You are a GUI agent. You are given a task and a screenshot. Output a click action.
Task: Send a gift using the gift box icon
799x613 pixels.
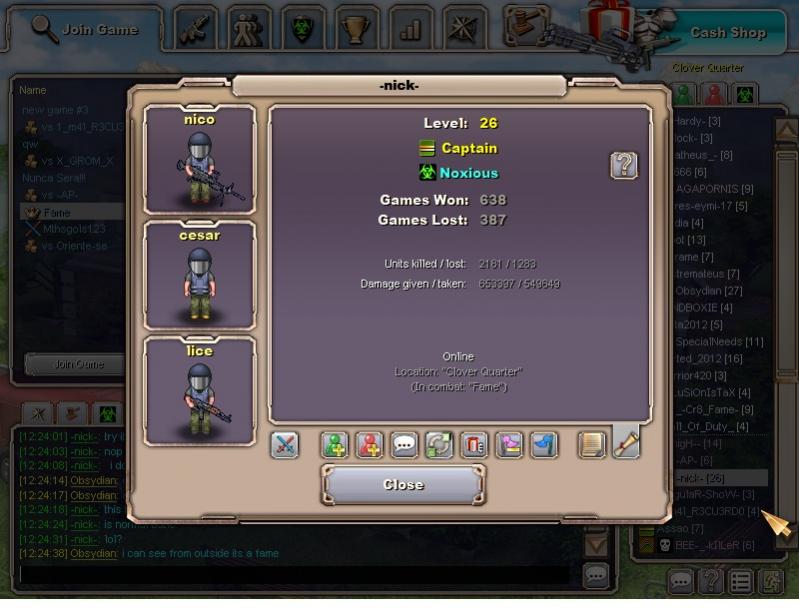pos(475,445)
